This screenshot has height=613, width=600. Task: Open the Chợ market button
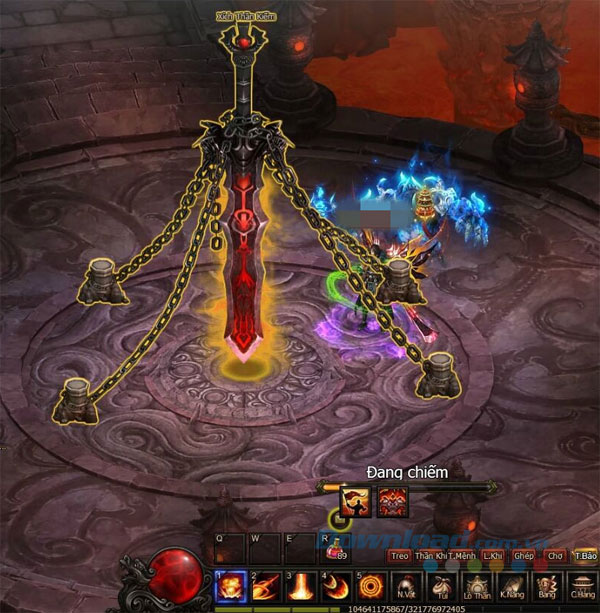coord(555,555)
